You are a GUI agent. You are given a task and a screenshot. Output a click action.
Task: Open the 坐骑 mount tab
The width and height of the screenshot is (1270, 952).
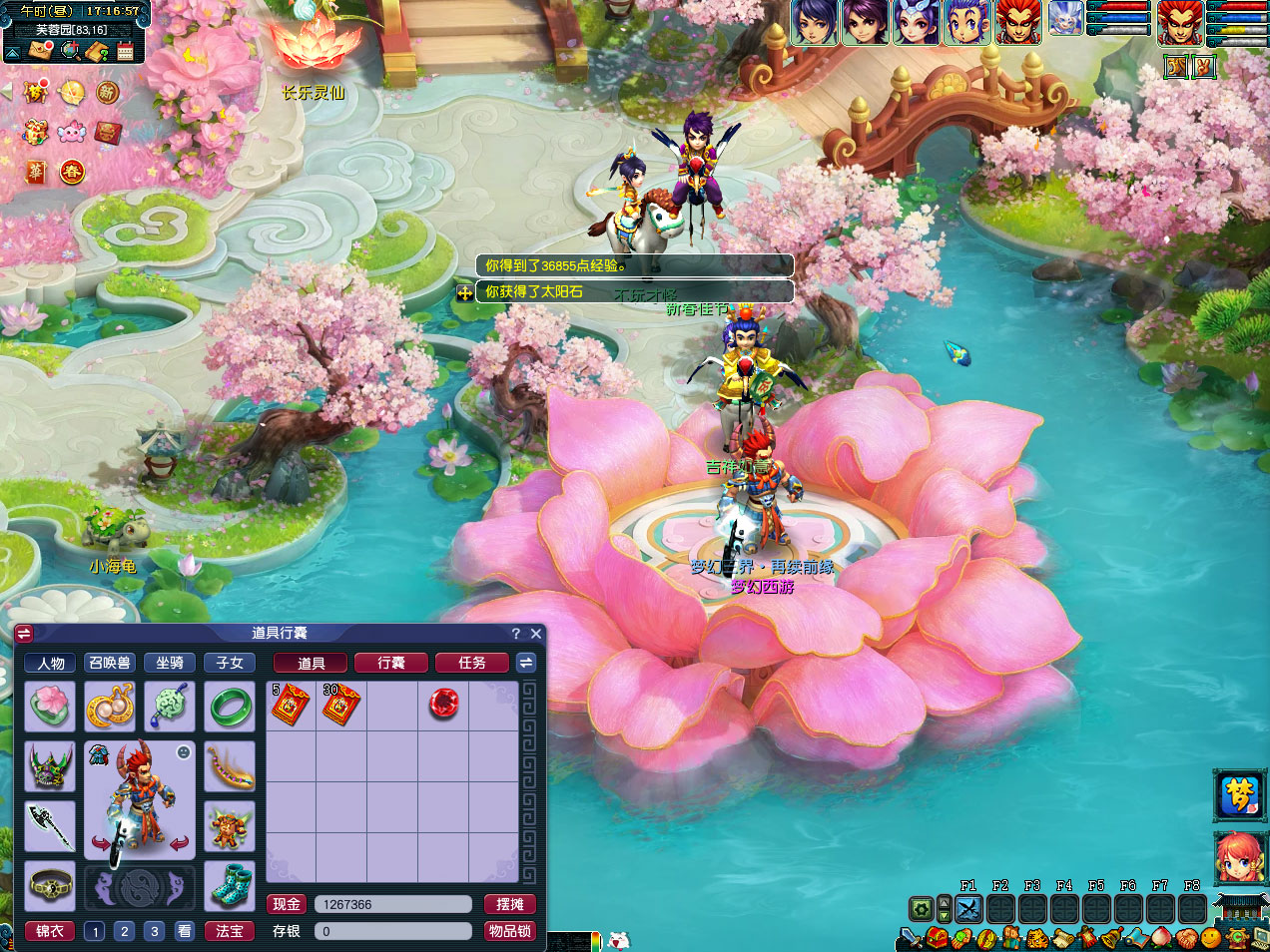pos(170,663)
